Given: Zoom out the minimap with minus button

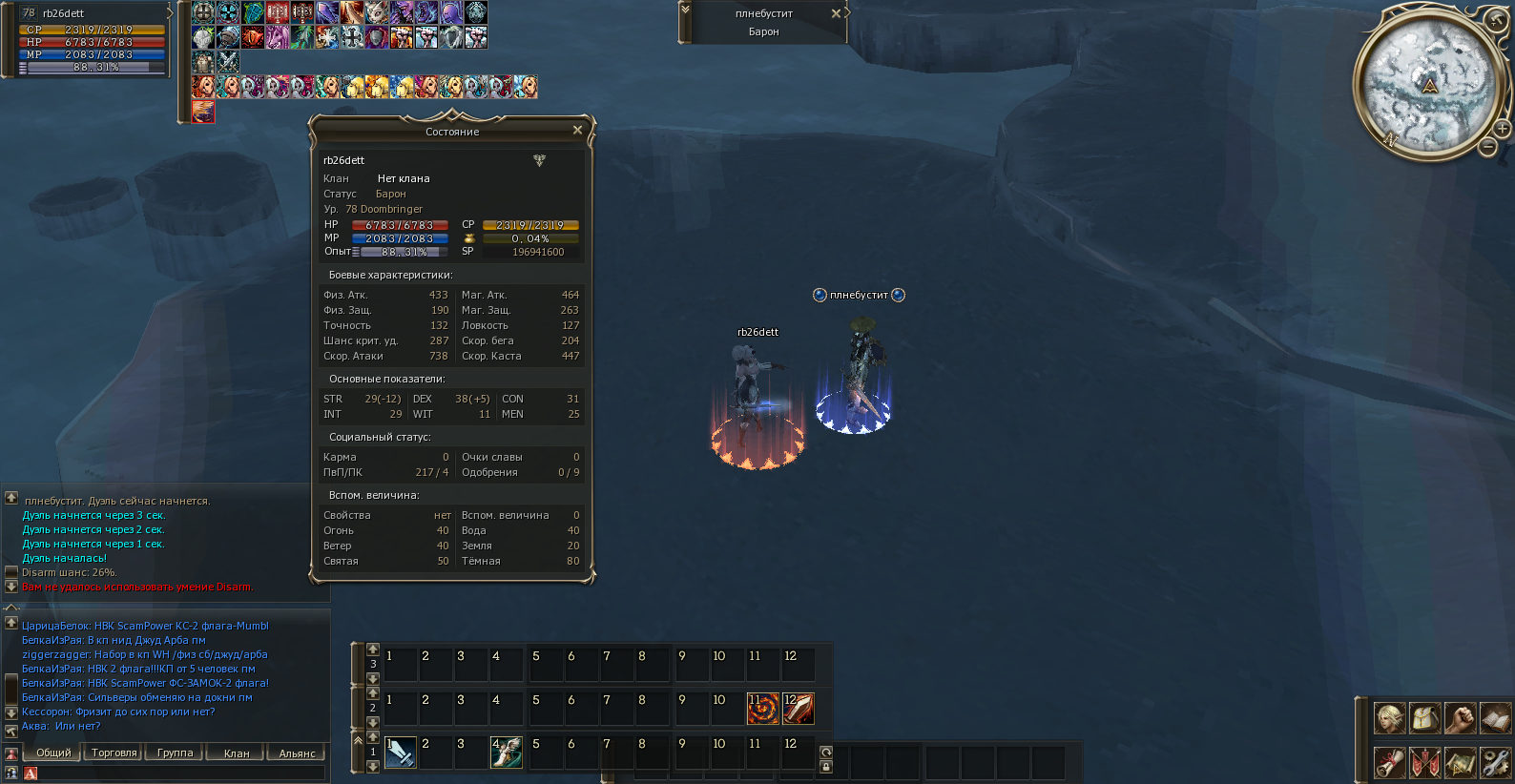Looking at the screenshot, I should [1487, 147].
